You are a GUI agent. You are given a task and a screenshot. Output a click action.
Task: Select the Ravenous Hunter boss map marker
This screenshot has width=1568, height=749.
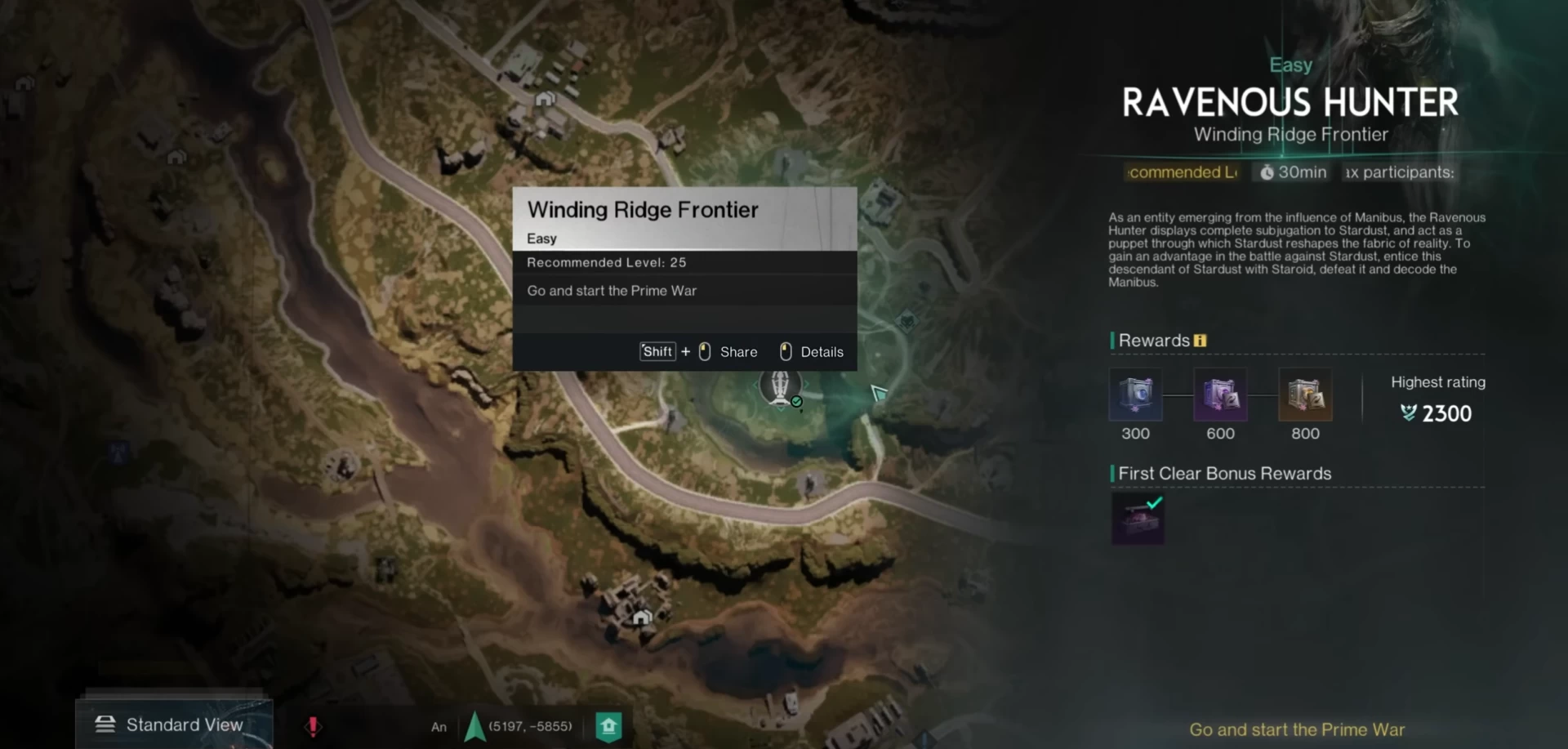coord(781,387)
